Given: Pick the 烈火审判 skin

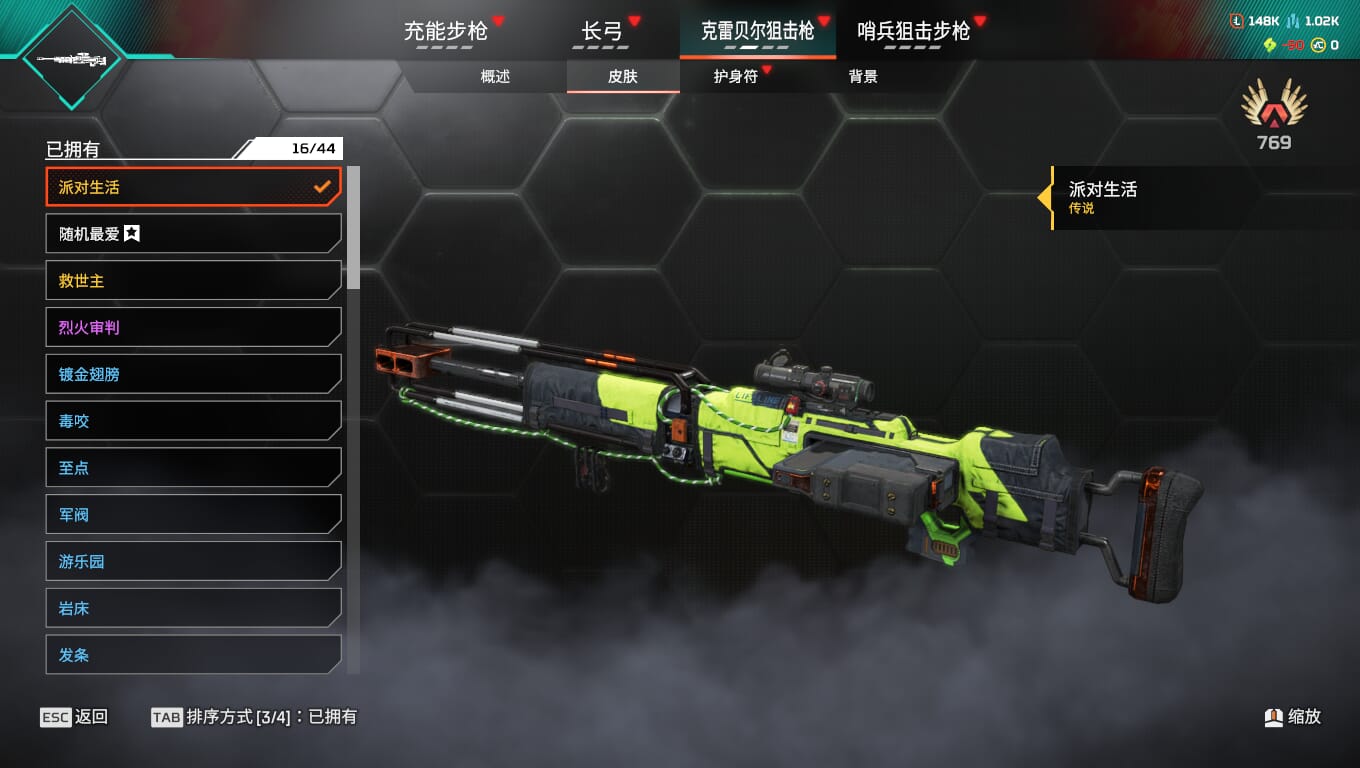Looking at the screenshot, I should [193, 327].
